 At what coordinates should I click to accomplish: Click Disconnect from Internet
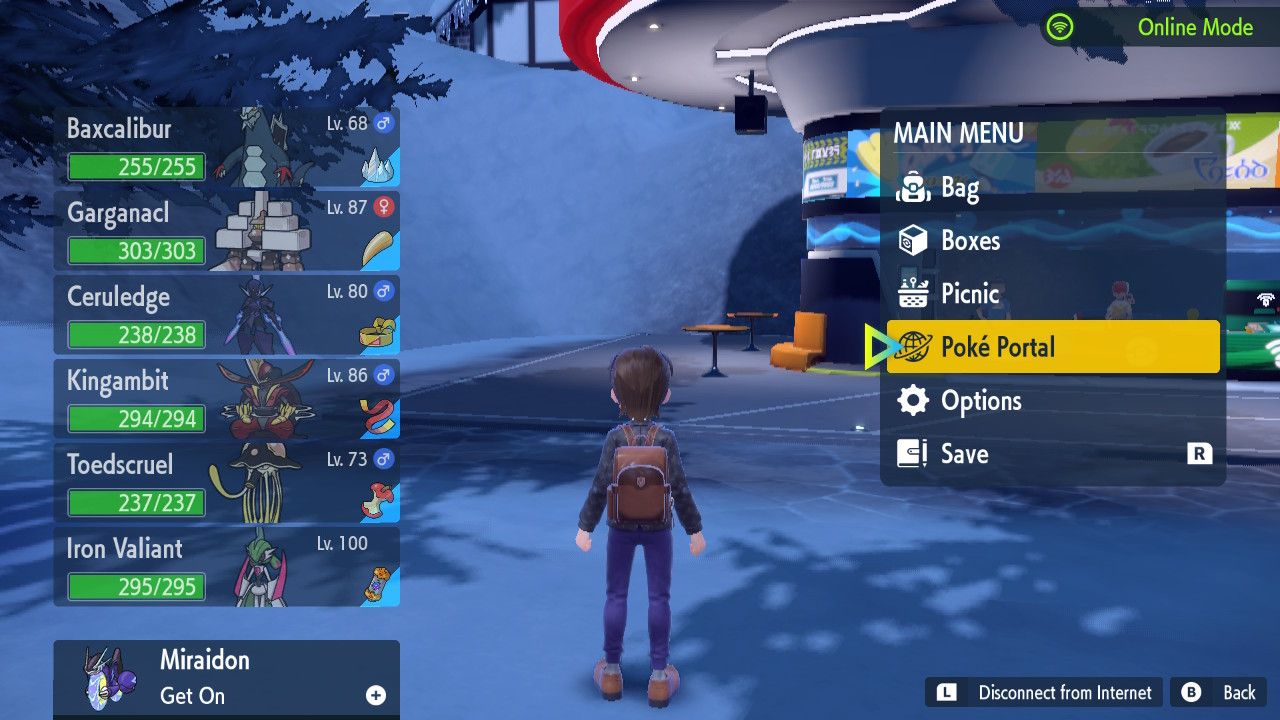point(1044,692)
